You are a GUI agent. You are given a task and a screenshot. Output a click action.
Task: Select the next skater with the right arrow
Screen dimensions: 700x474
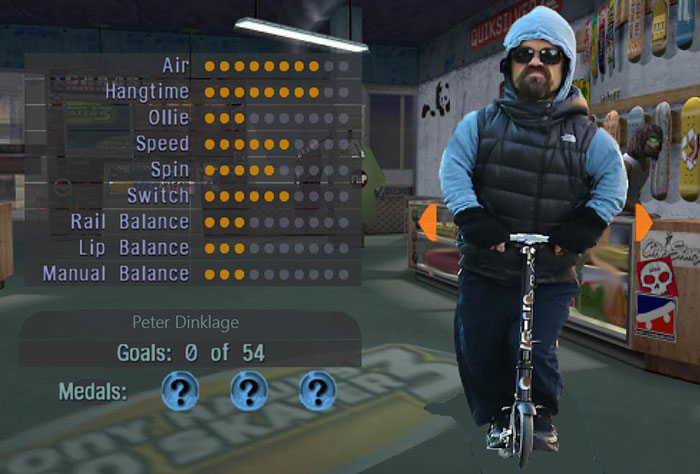tap(642, 222)
